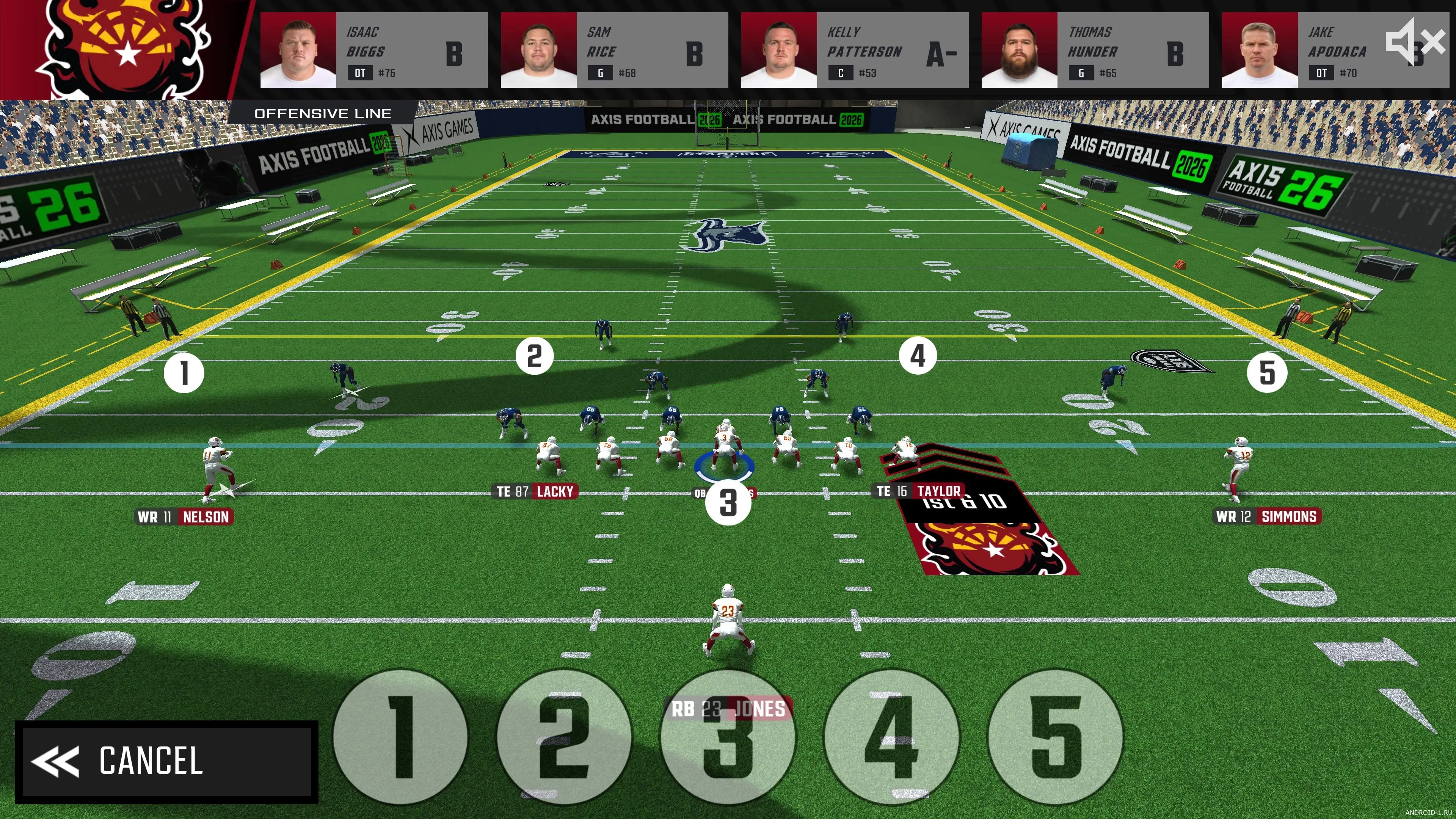Image resolution: width=1456 pixels, height=819 pixels.
Task: Select Thomas Hunder's player card
Action: point(1094,50)
